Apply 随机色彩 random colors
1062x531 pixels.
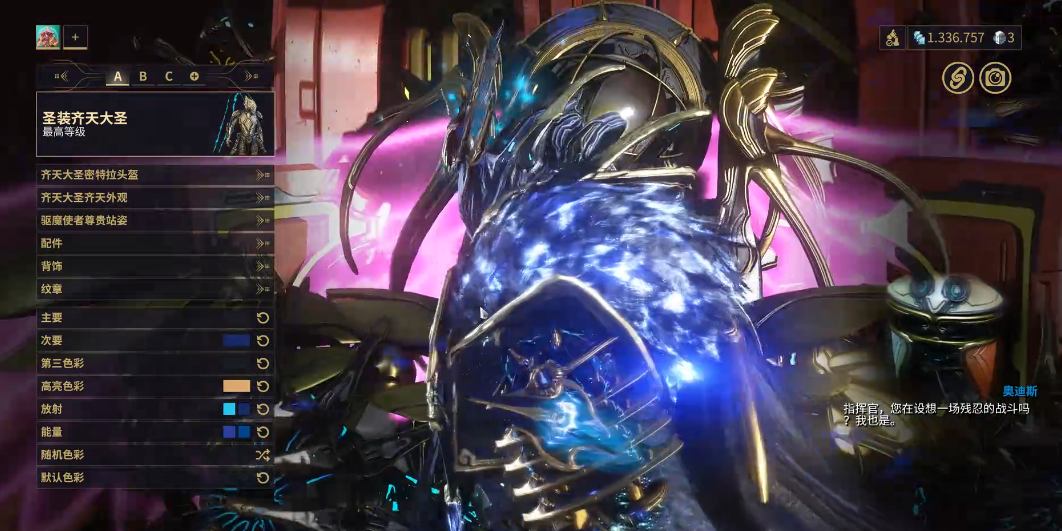point(155,455)
